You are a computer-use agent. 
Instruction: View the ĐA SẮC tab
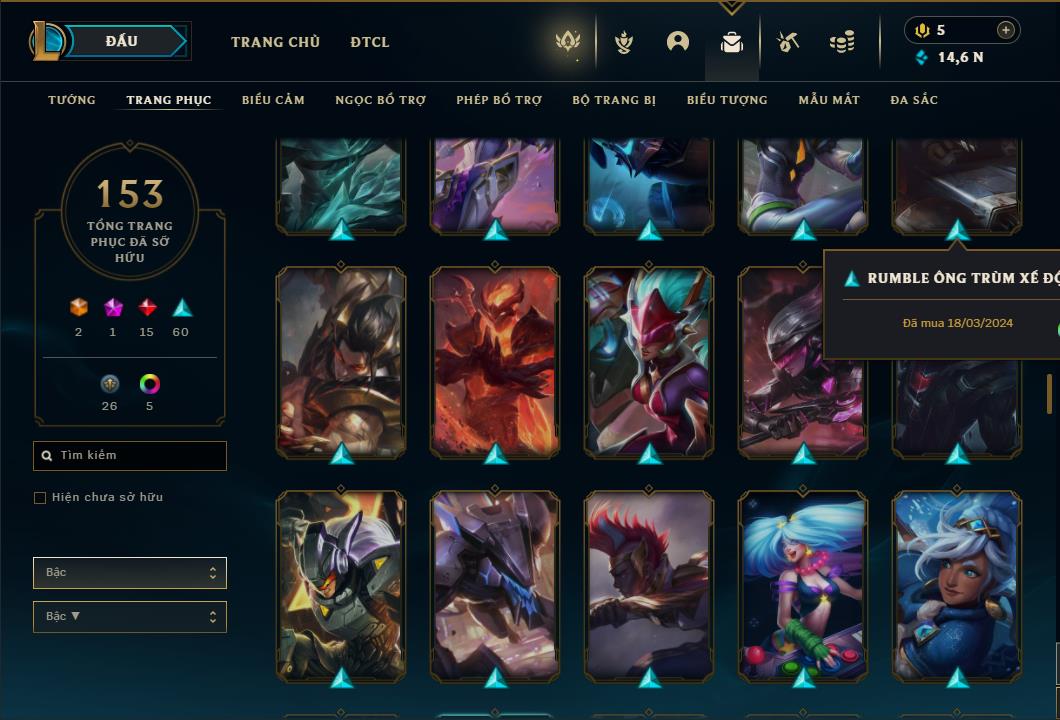[914, 100]
